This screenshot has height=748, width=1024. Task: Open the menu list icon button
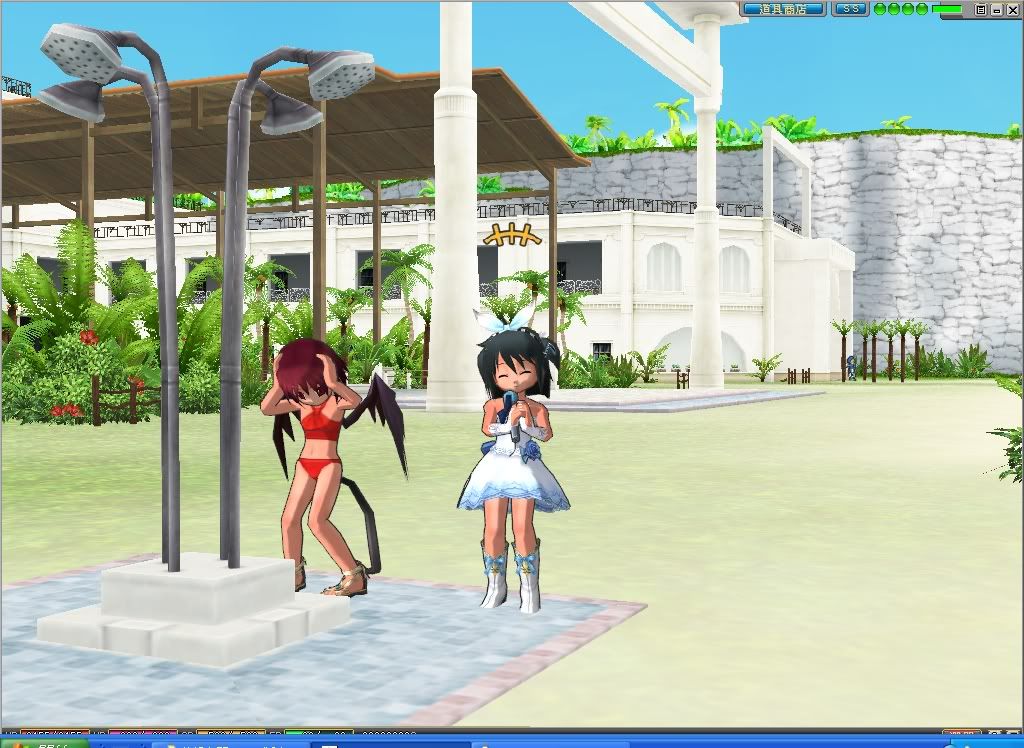tap(981, 9)
